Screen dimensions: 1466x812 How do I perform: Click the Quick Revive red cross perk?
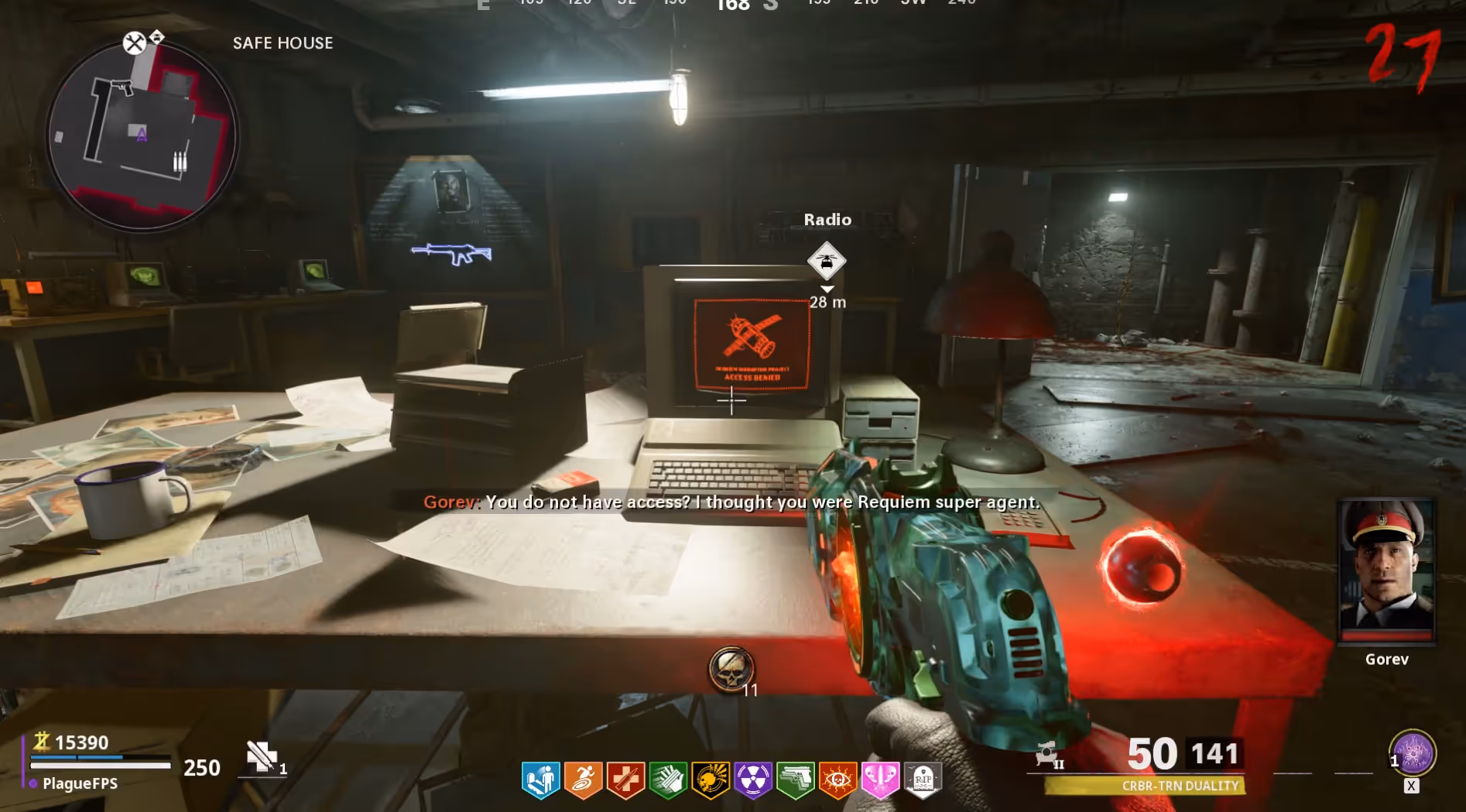tap(625, 779)
